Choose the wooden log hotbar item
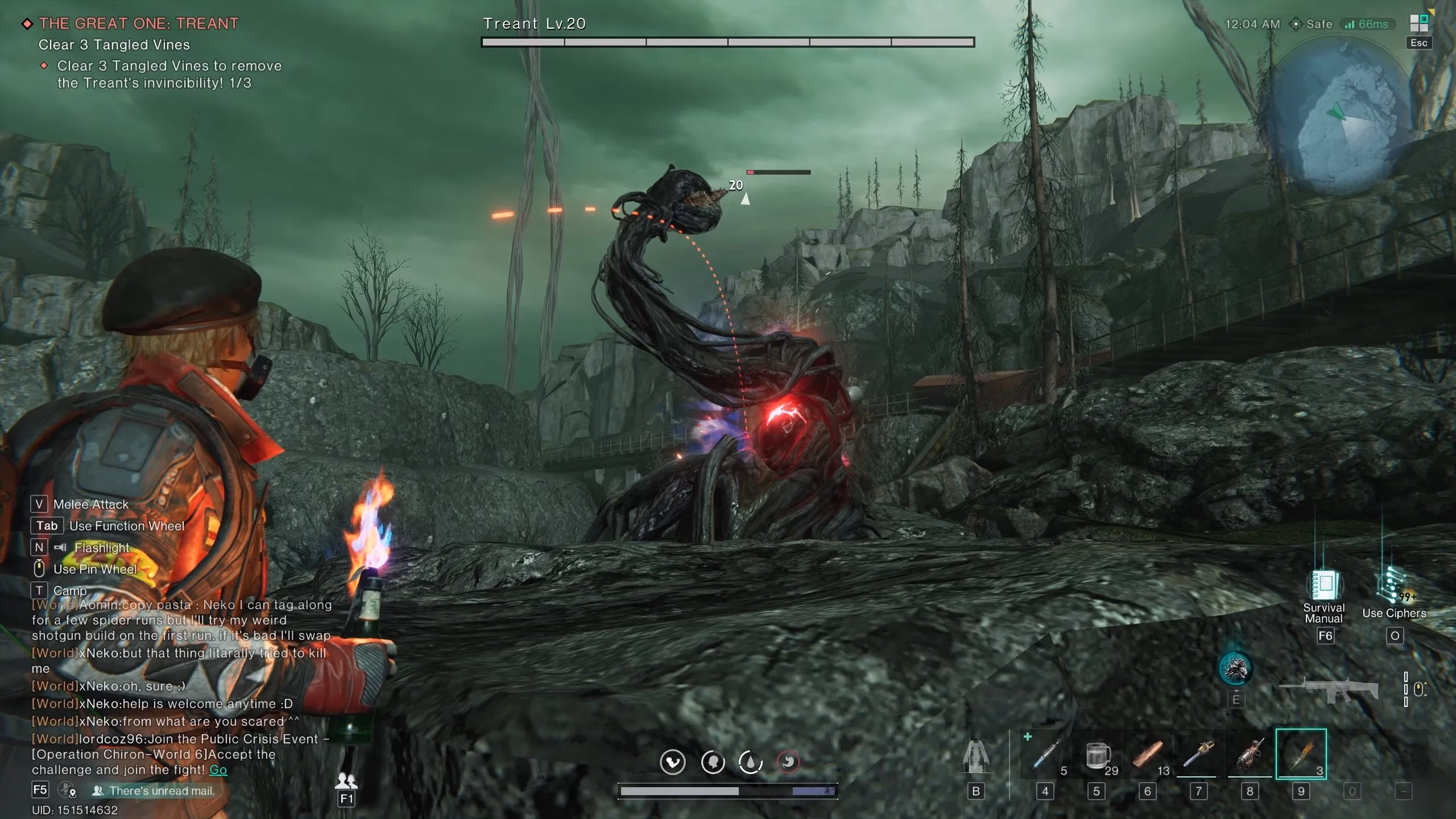 tap(1148, 755)
